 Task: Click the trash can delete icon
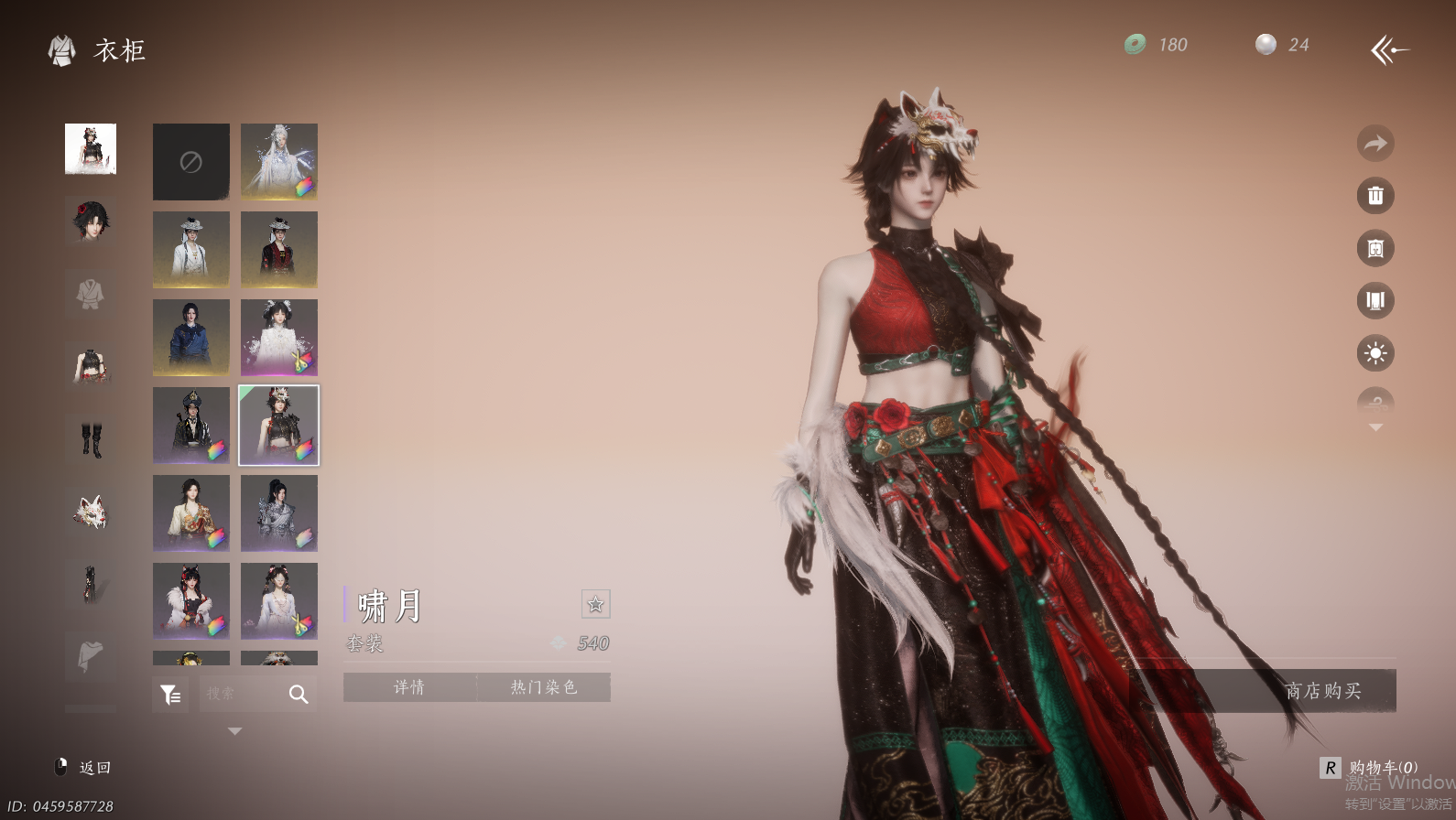pos(1375,196)
